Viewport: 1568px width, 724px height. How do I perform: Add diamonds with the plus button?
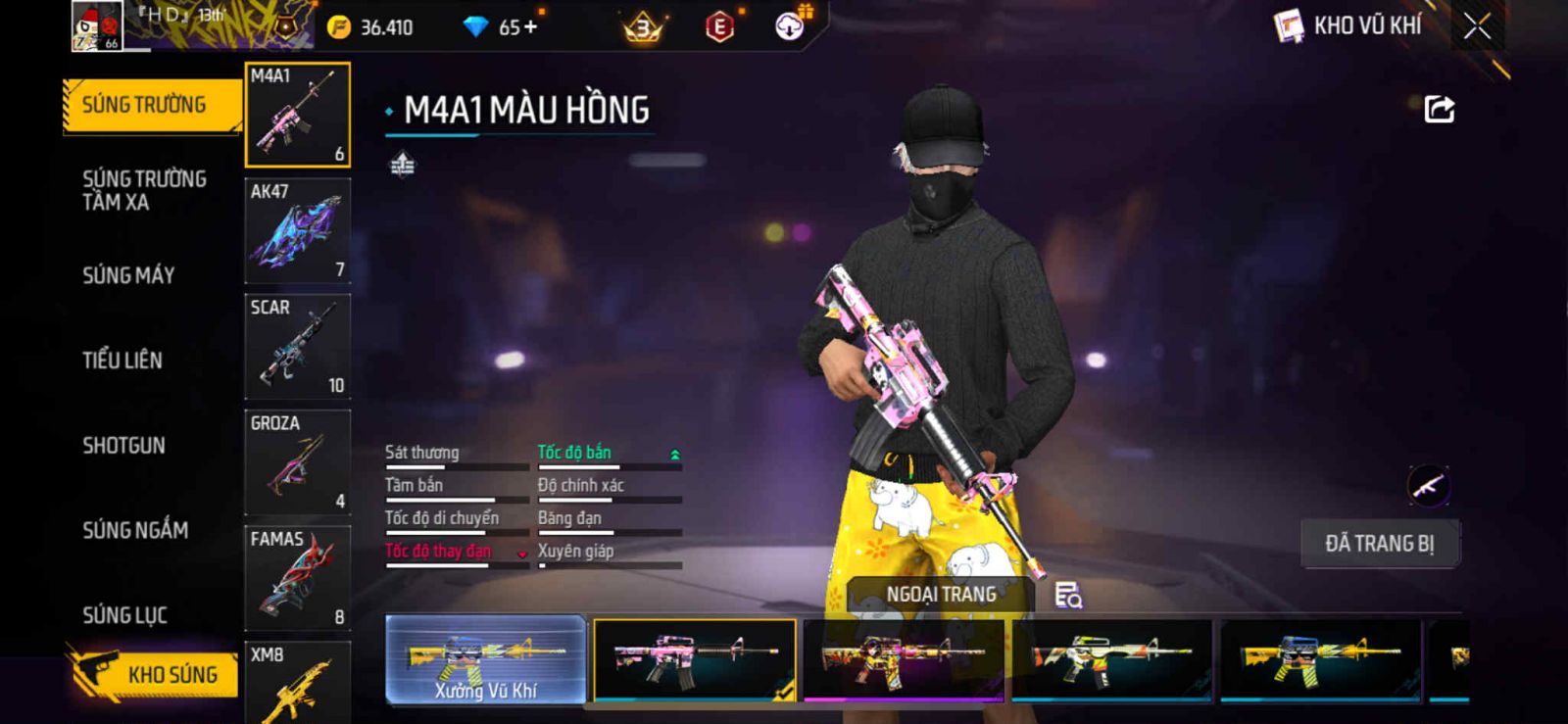tap(530, 26)
